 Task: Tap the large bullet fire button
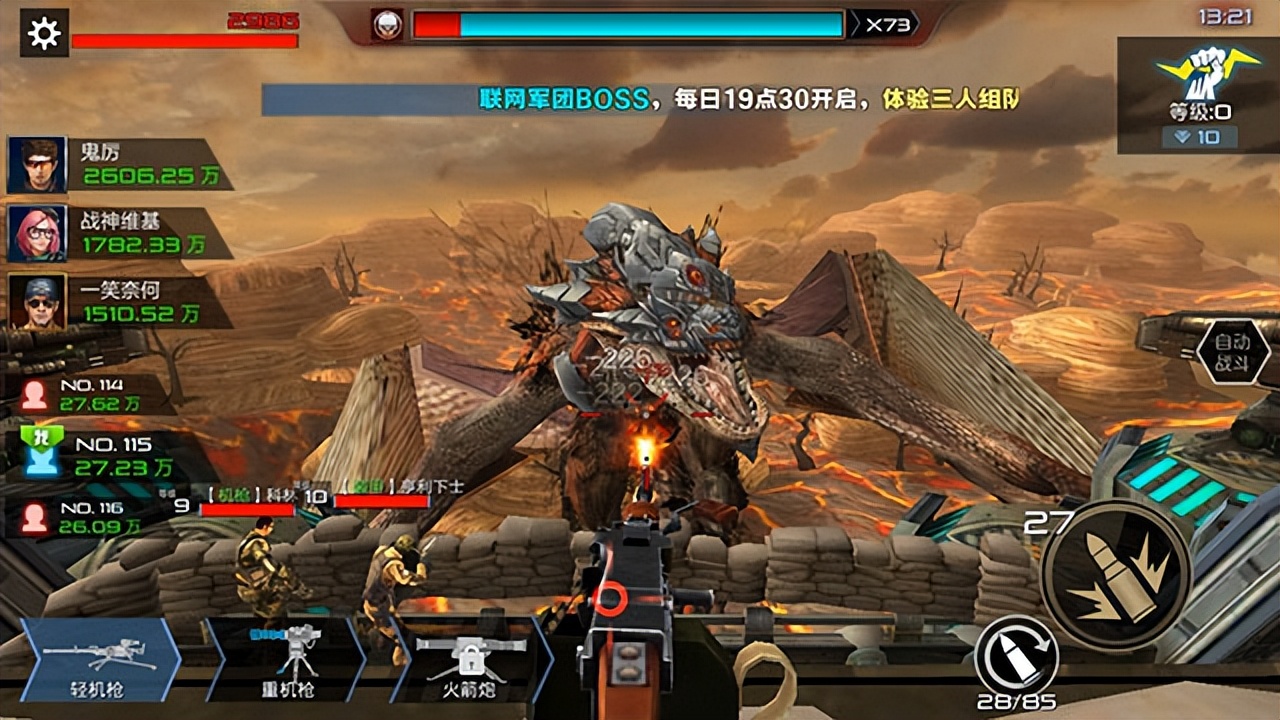click(x=1115, y=575)
